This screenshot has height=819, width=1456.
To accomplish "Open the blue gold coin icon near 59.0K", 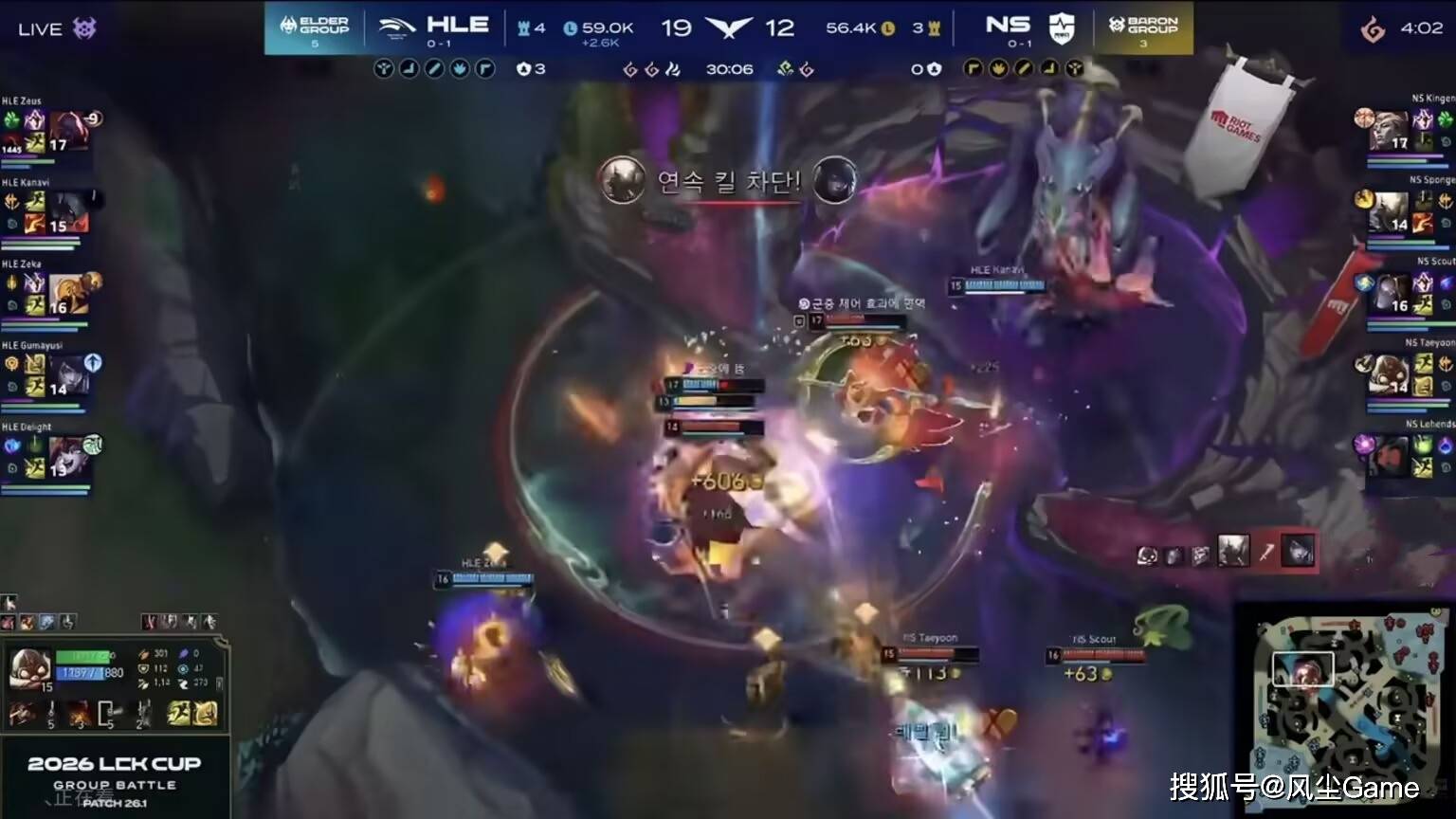I will click(569, 27).
